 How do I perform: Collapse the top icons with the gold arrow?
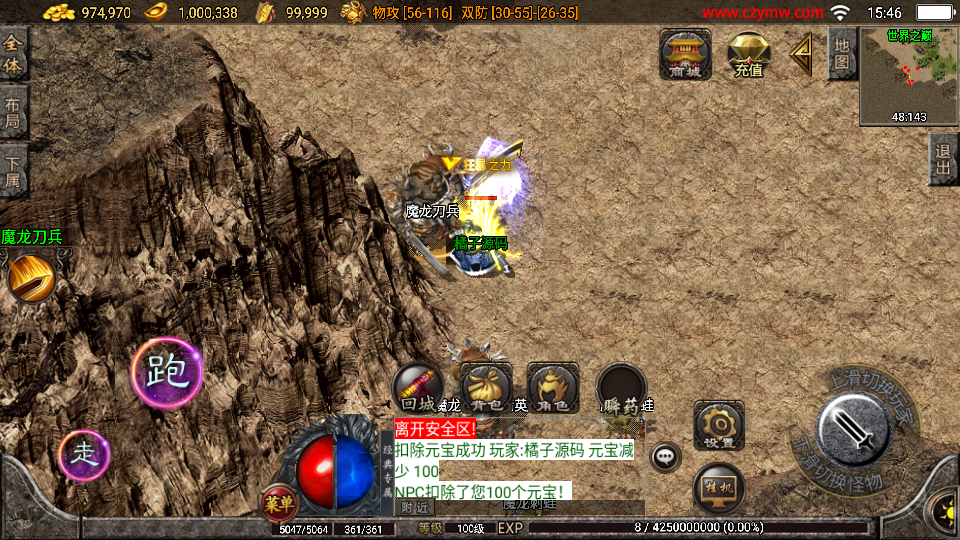801,54
